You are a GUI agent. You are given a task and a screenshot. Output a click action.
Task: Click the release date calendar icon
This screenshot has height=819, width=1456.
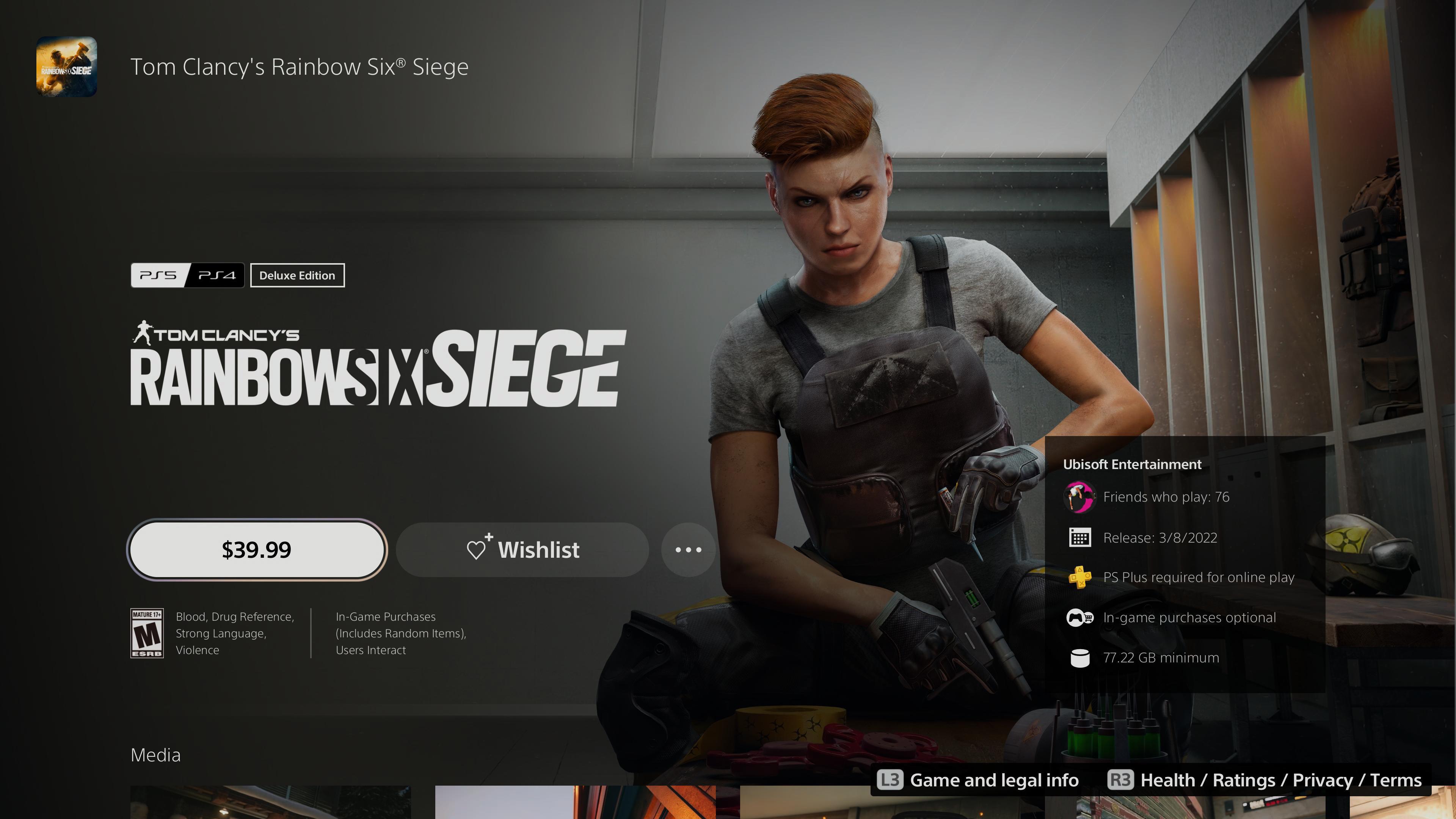(x=1080, y=538)
